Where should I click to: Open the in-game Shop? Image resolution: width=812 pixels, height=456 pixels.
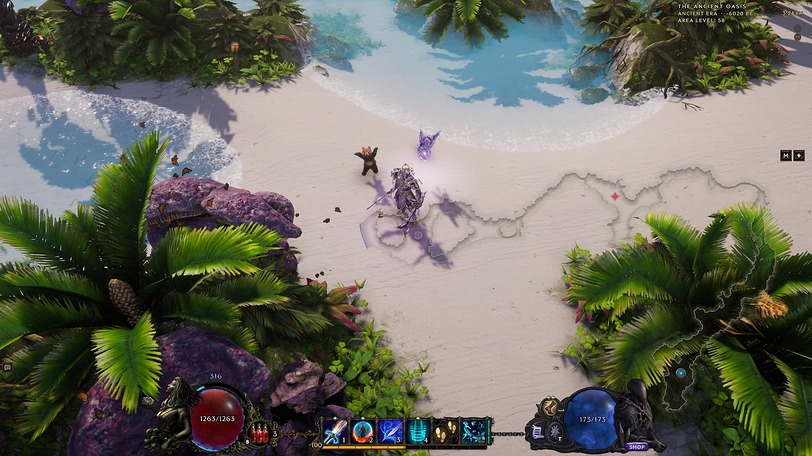[x=636, y=446]
